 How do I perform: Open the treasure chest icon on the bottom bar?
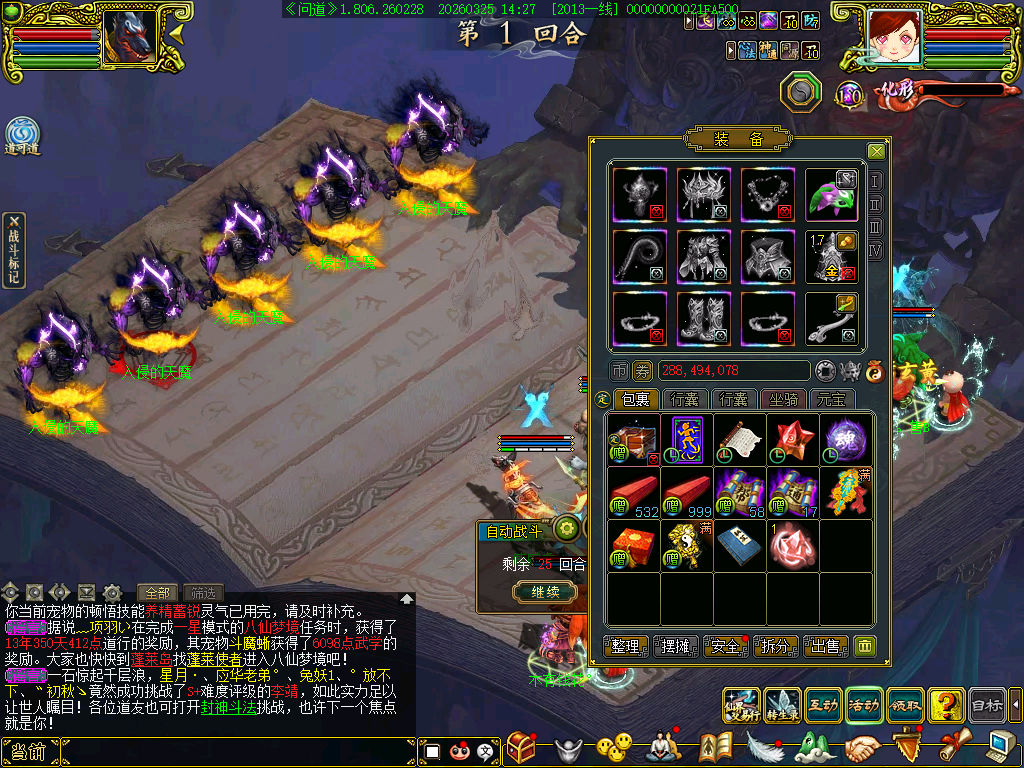point(522,747)
